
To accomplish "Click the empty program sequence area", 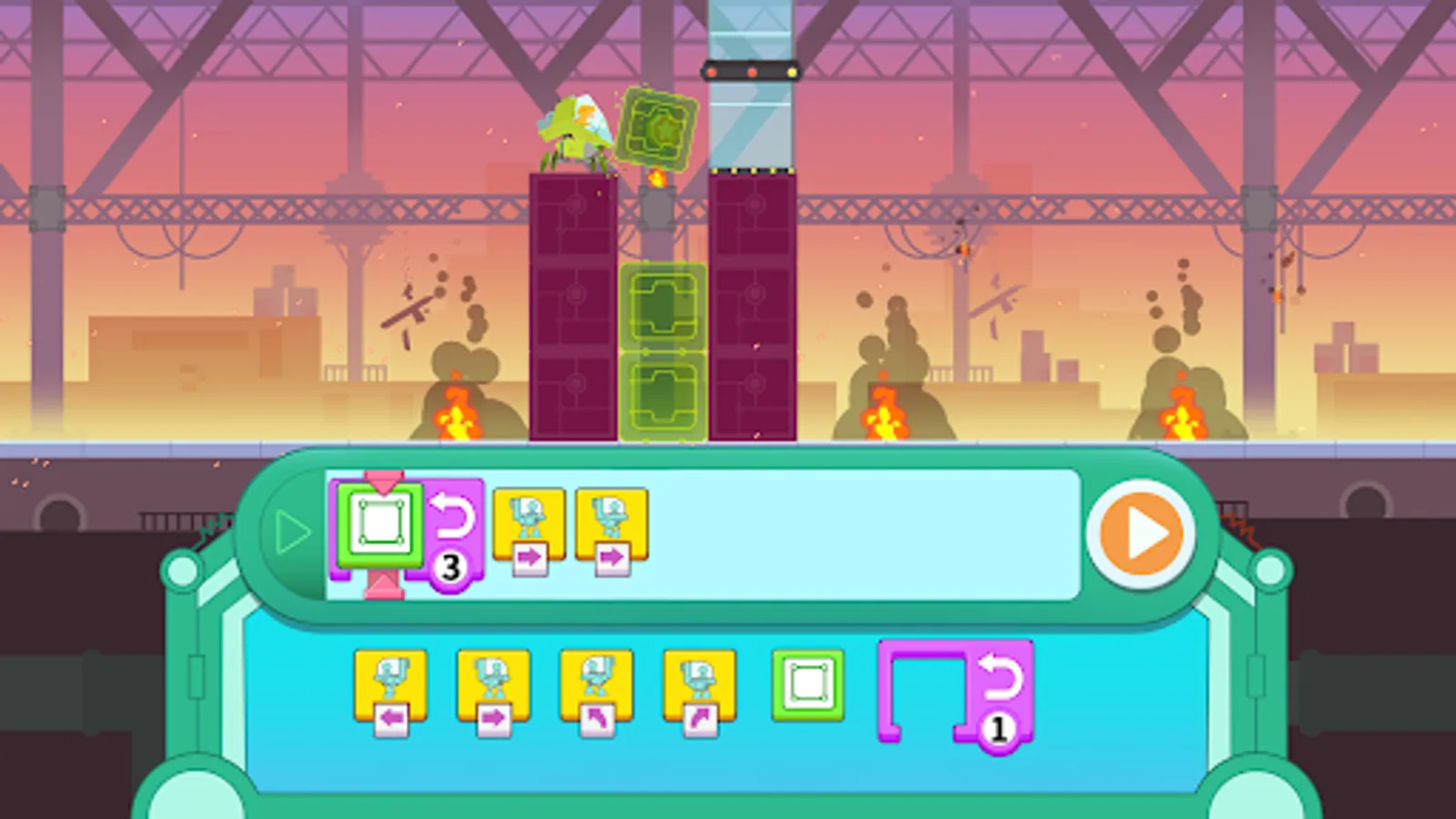I will point(864,532).
